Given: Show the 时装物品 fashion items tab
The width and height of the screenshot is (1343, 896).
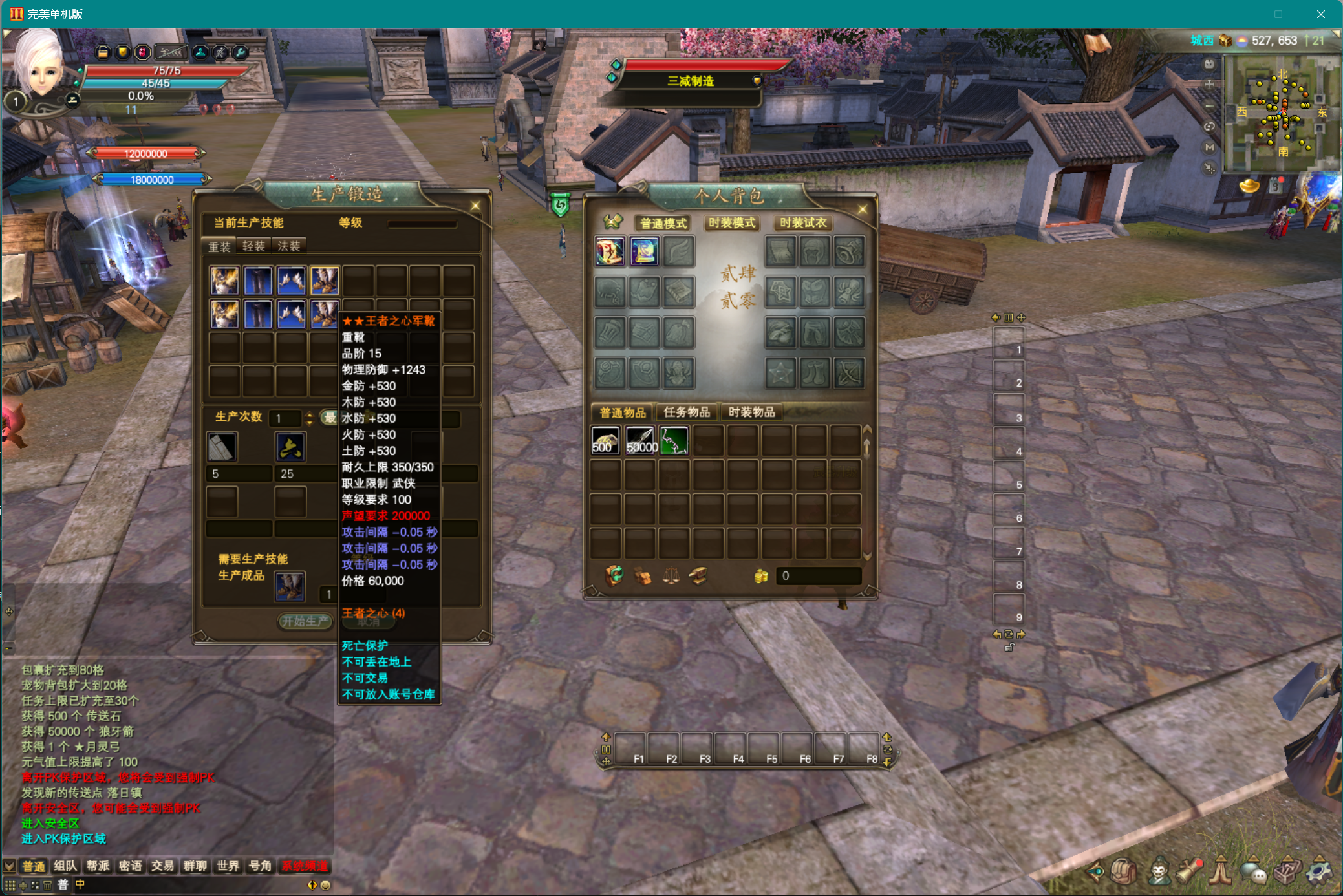Looking at the screenshot, I should (751, 412).
